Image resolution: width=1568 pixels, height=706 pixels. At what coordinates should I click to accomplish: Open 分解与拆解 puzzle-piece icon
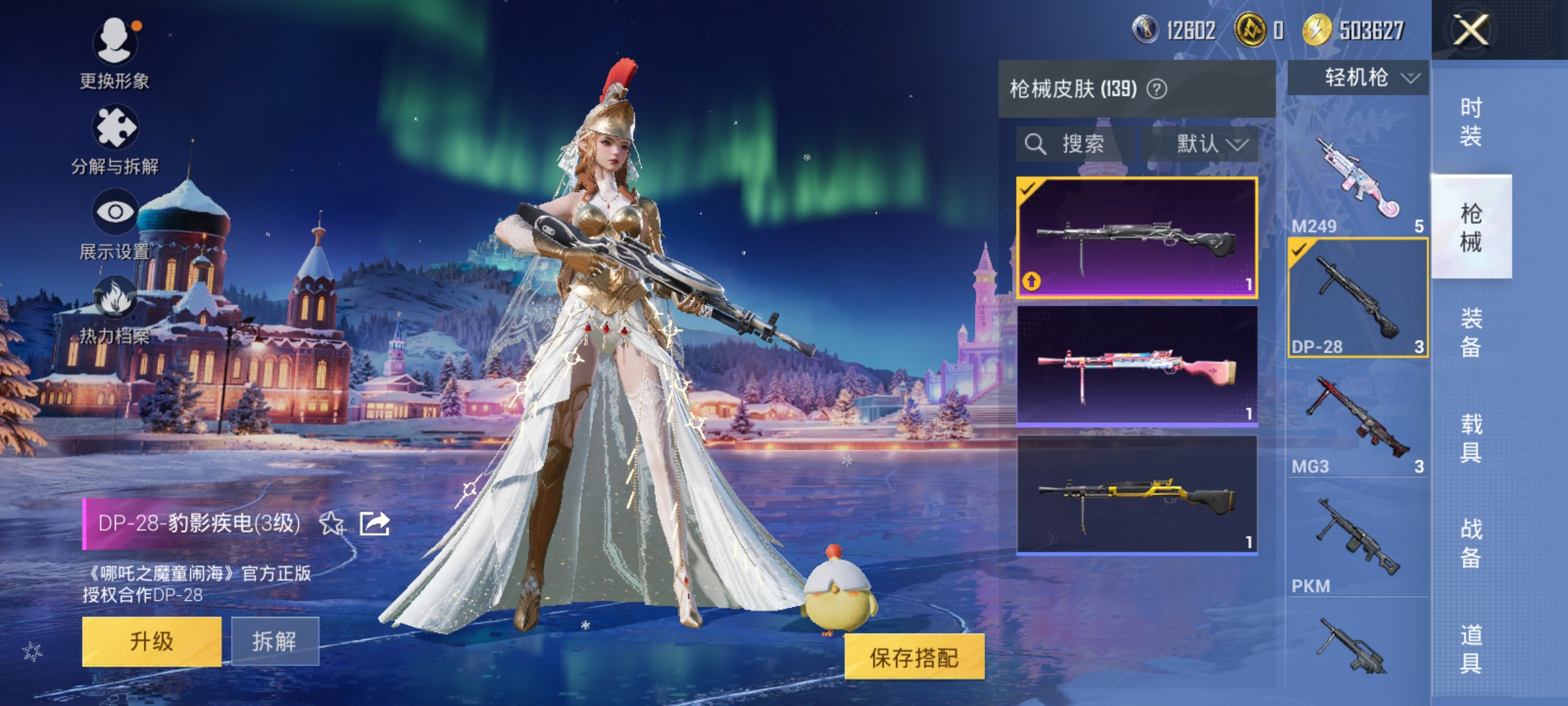[x=116, y=126]
